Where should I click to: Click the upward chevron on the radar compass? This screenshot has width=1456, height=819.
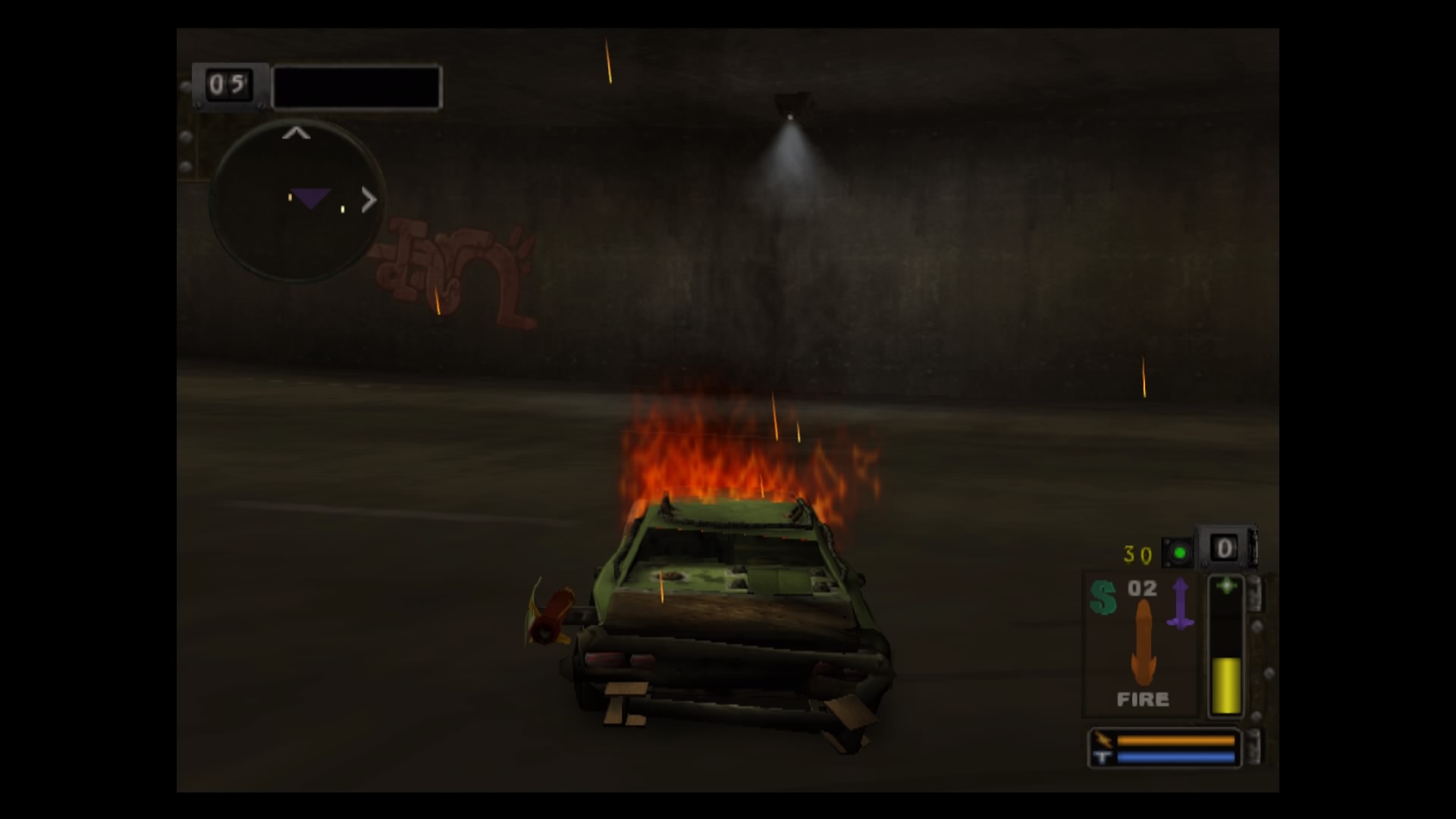point(296,133)
